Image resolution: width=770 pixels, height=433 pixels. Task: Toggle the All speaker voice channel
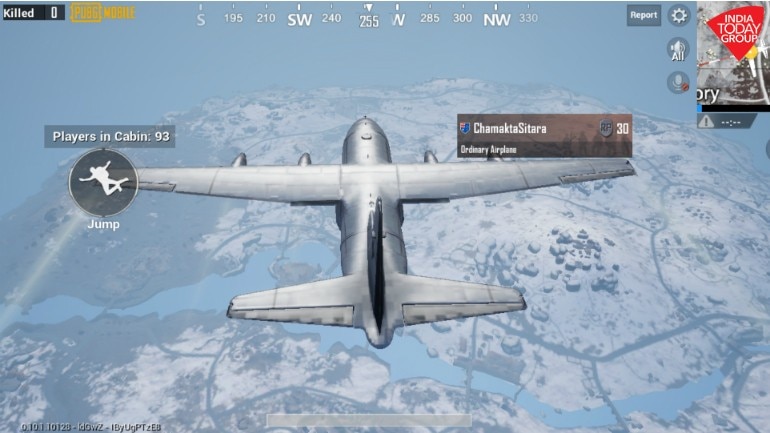pos(679,50)
